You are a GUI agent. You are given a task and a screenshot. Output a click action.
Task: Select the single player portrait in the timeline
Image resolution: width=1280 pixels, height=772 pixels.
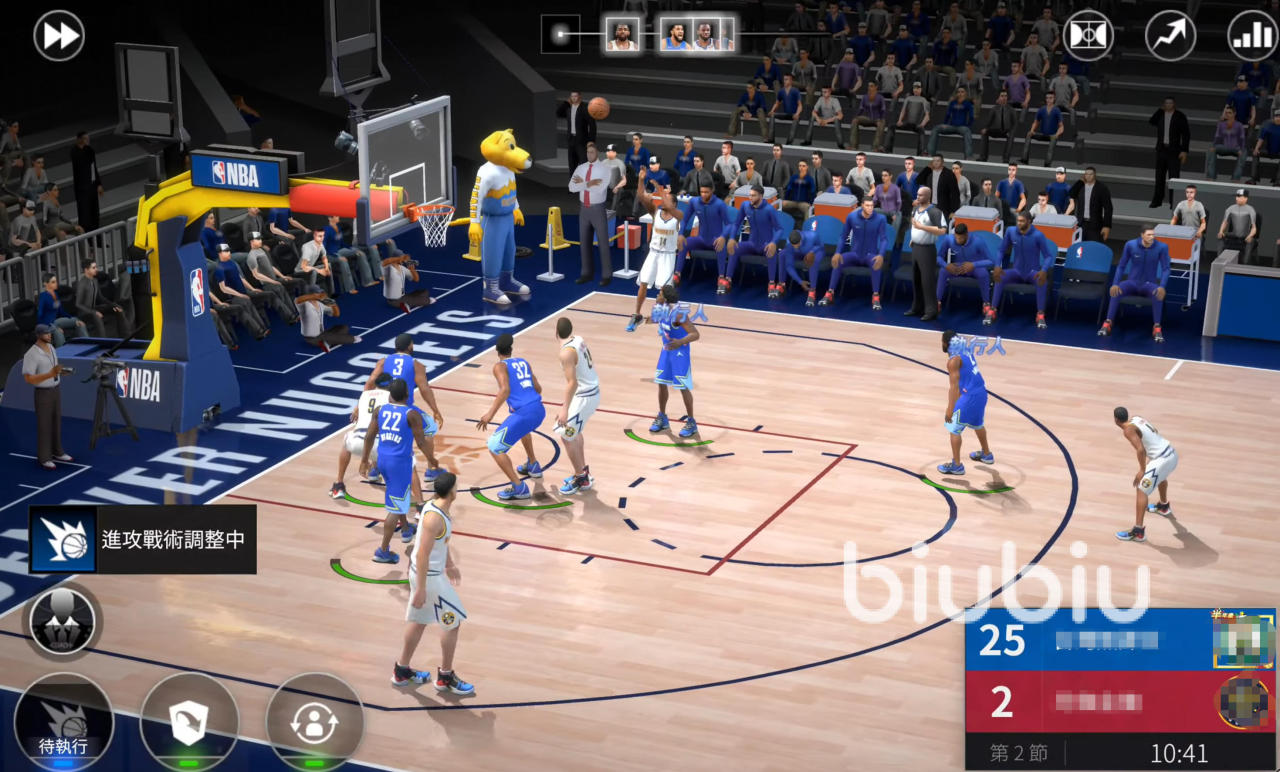tap(622, 35)
